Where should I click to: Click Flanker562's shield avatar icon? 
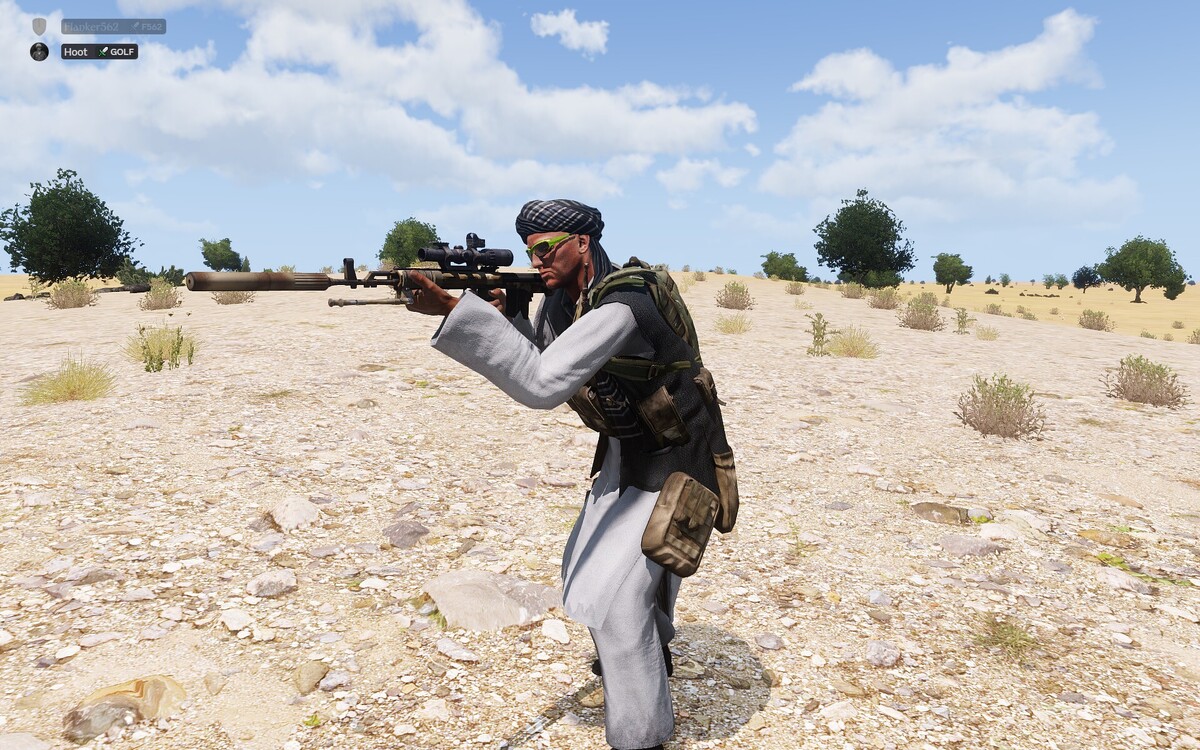(x=39, y=26)
